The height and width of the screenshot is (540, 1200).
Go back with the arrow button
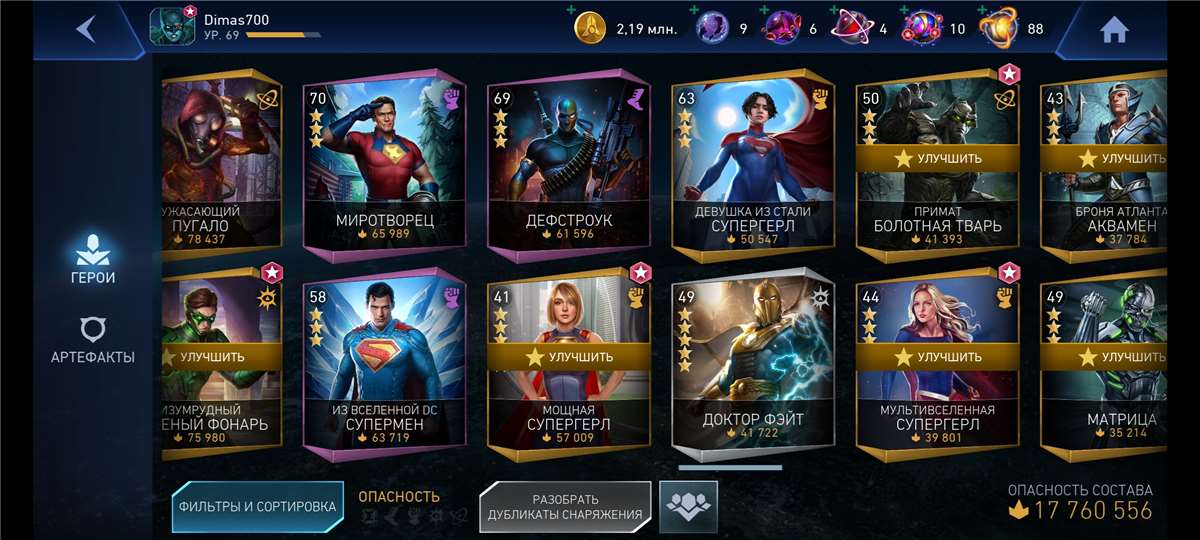[86, 29]
